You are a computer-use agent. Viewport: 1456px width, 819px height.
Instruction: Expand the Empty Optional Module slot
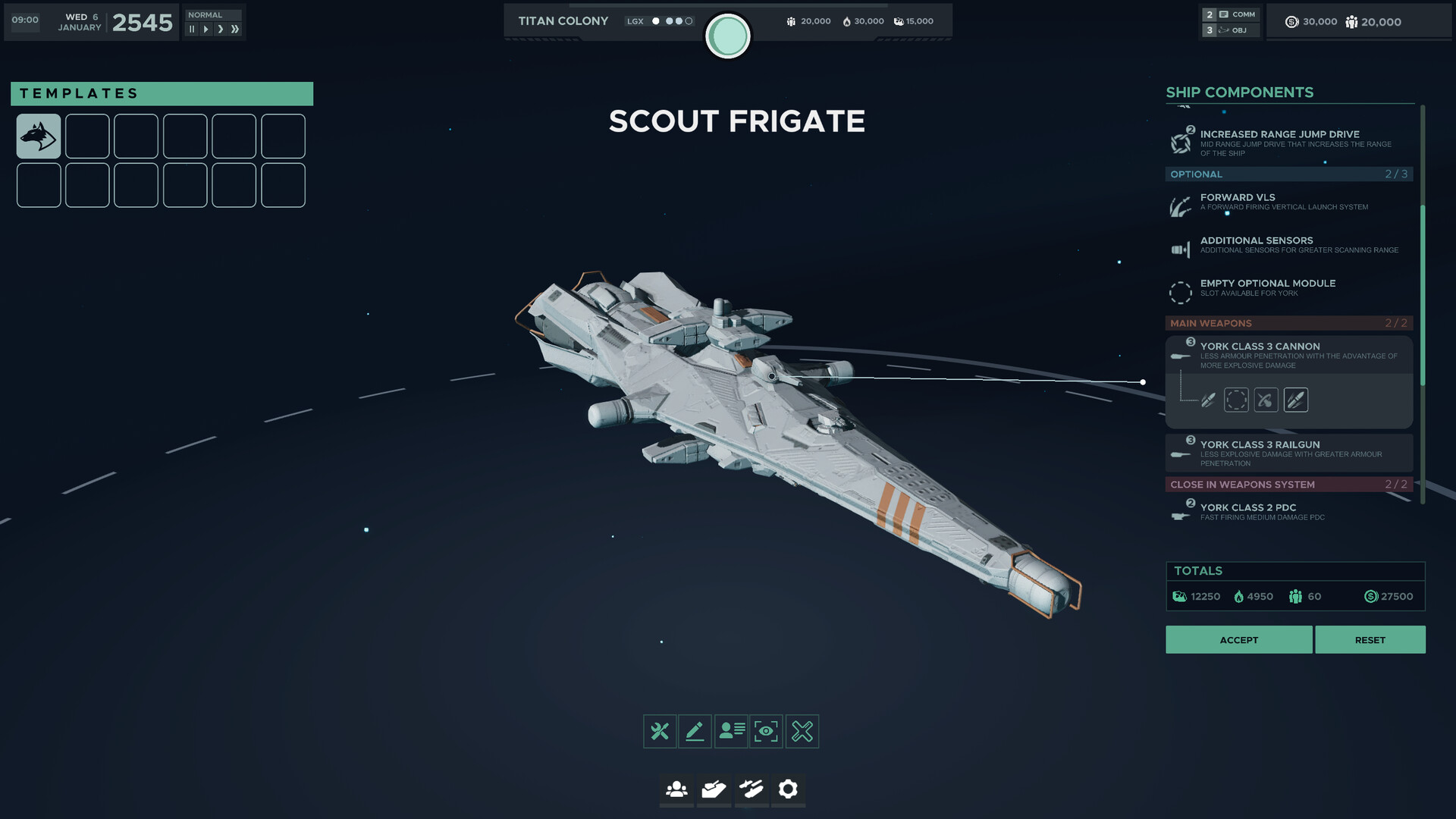(1289, 287)
